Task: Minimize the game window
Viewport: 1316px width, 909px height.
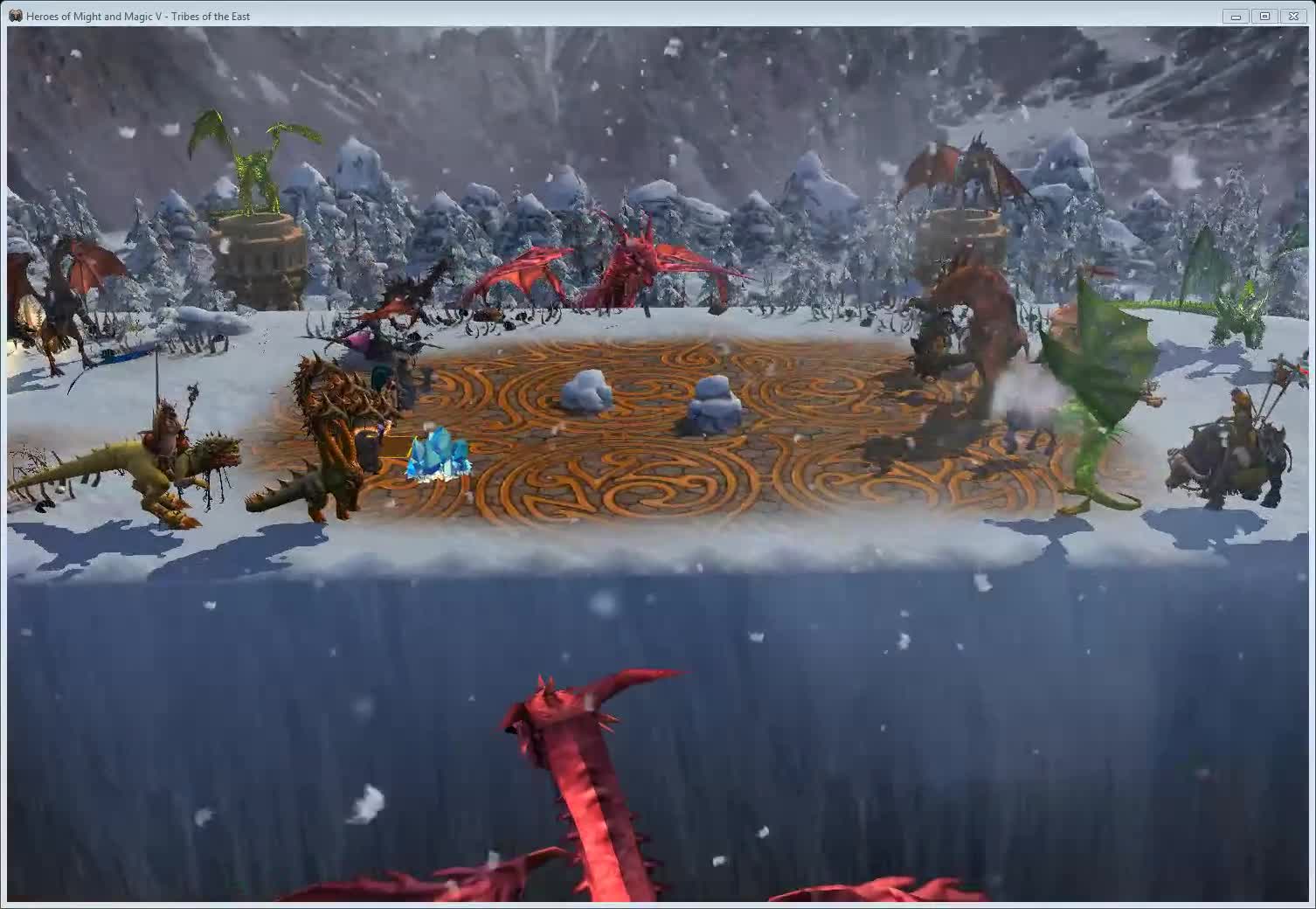Action: pos(1235,16)
